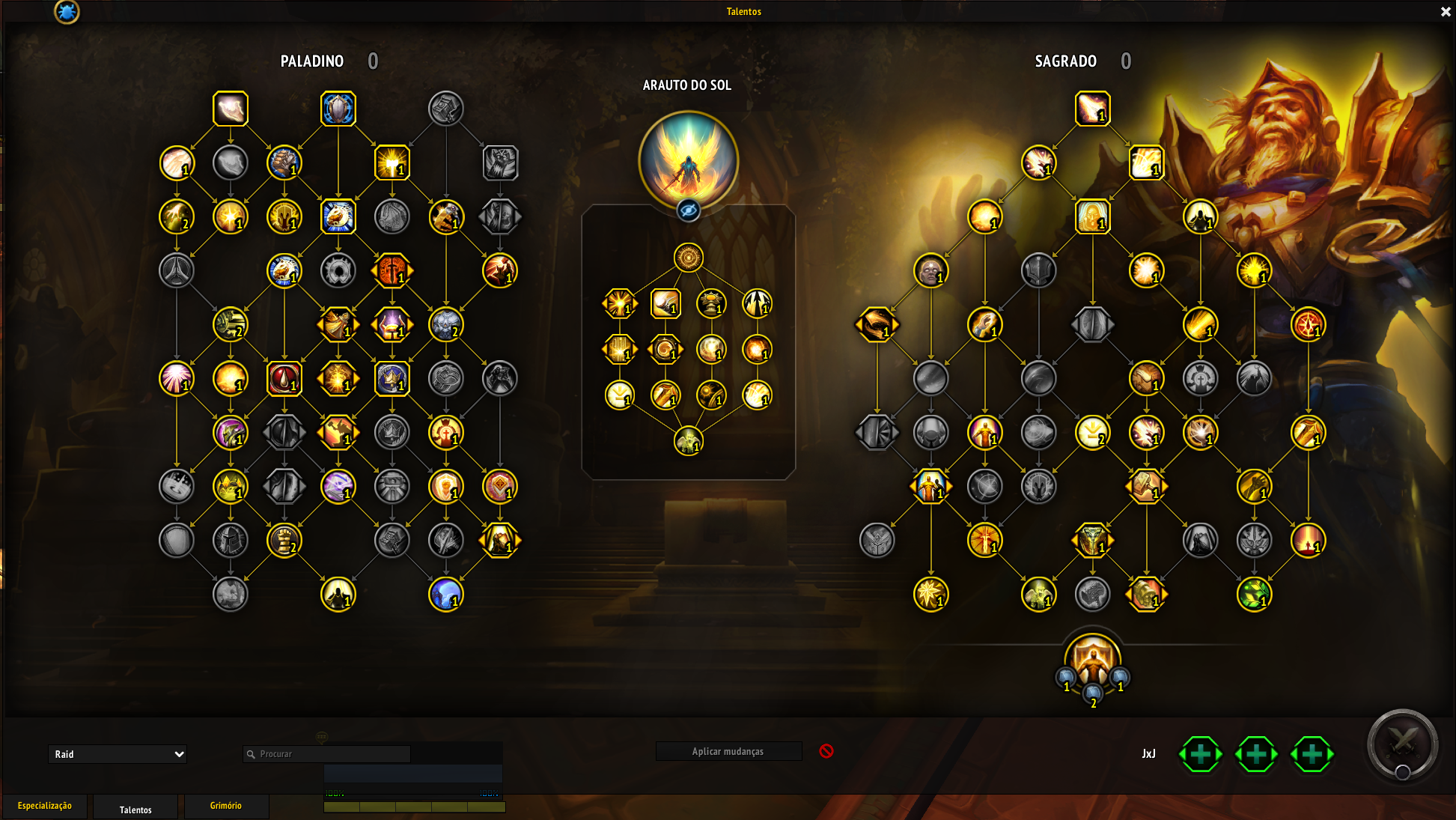Open the crossed swords JxJ talent button
1456x820 pixels.
point(1402,744)
